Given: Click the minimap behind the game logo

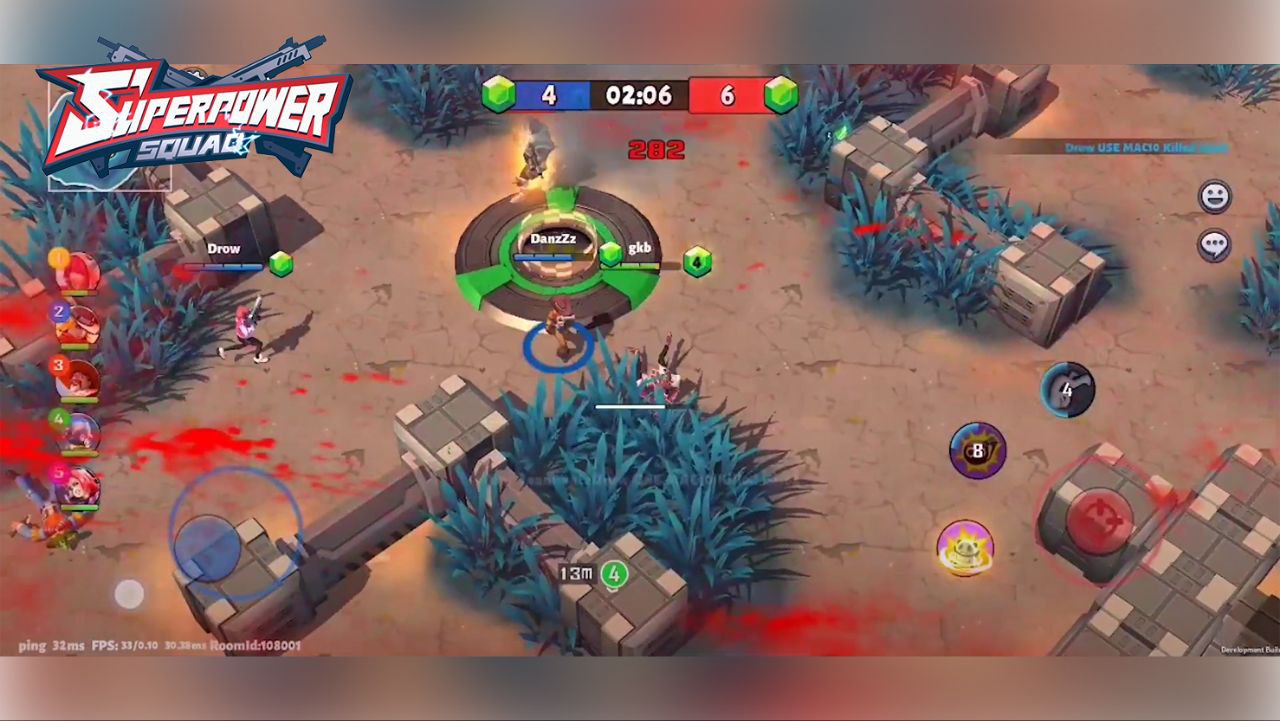Looking at the screenshot, I should click(x=110, y=160).
